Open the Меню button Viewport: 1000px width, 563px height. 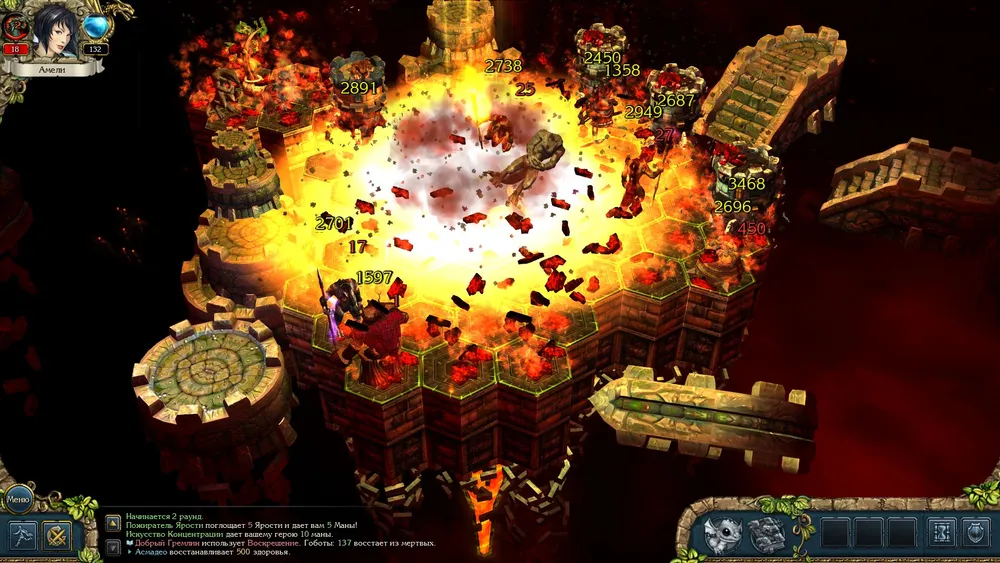click(x=19, y=497)
